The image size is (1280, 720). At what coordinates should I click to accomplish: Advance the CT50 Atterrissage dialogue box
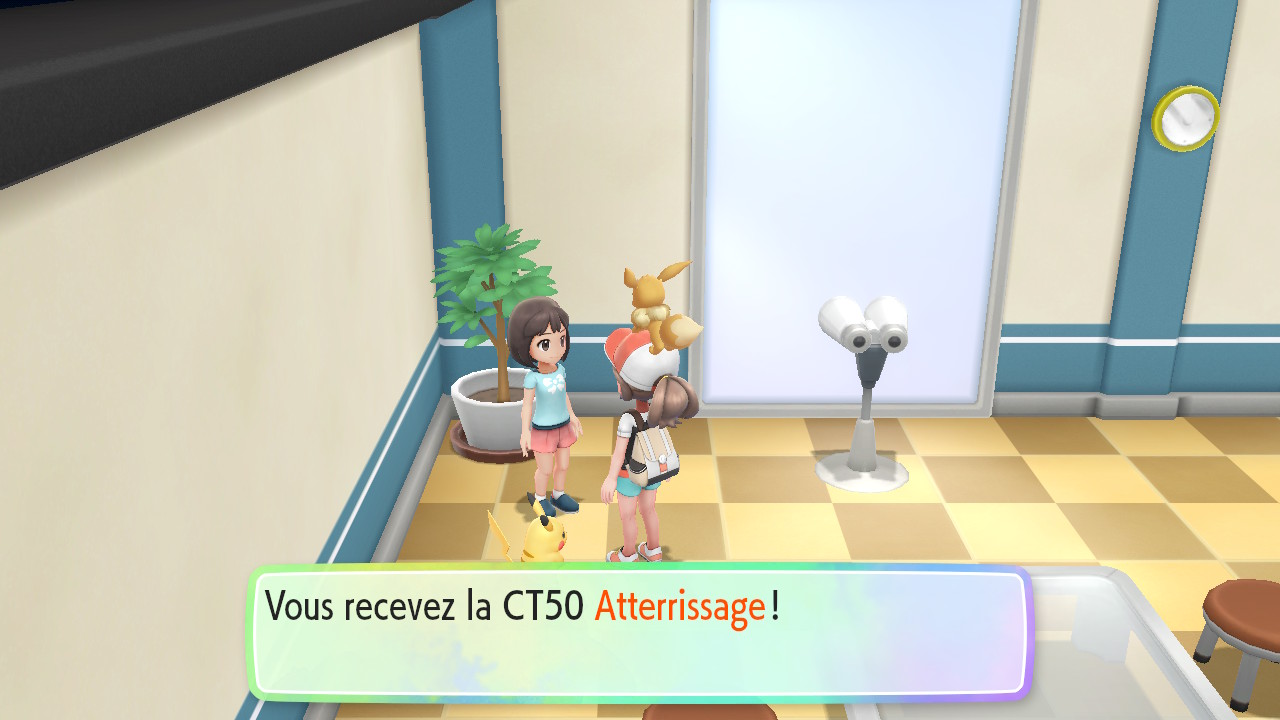[640, 632]
